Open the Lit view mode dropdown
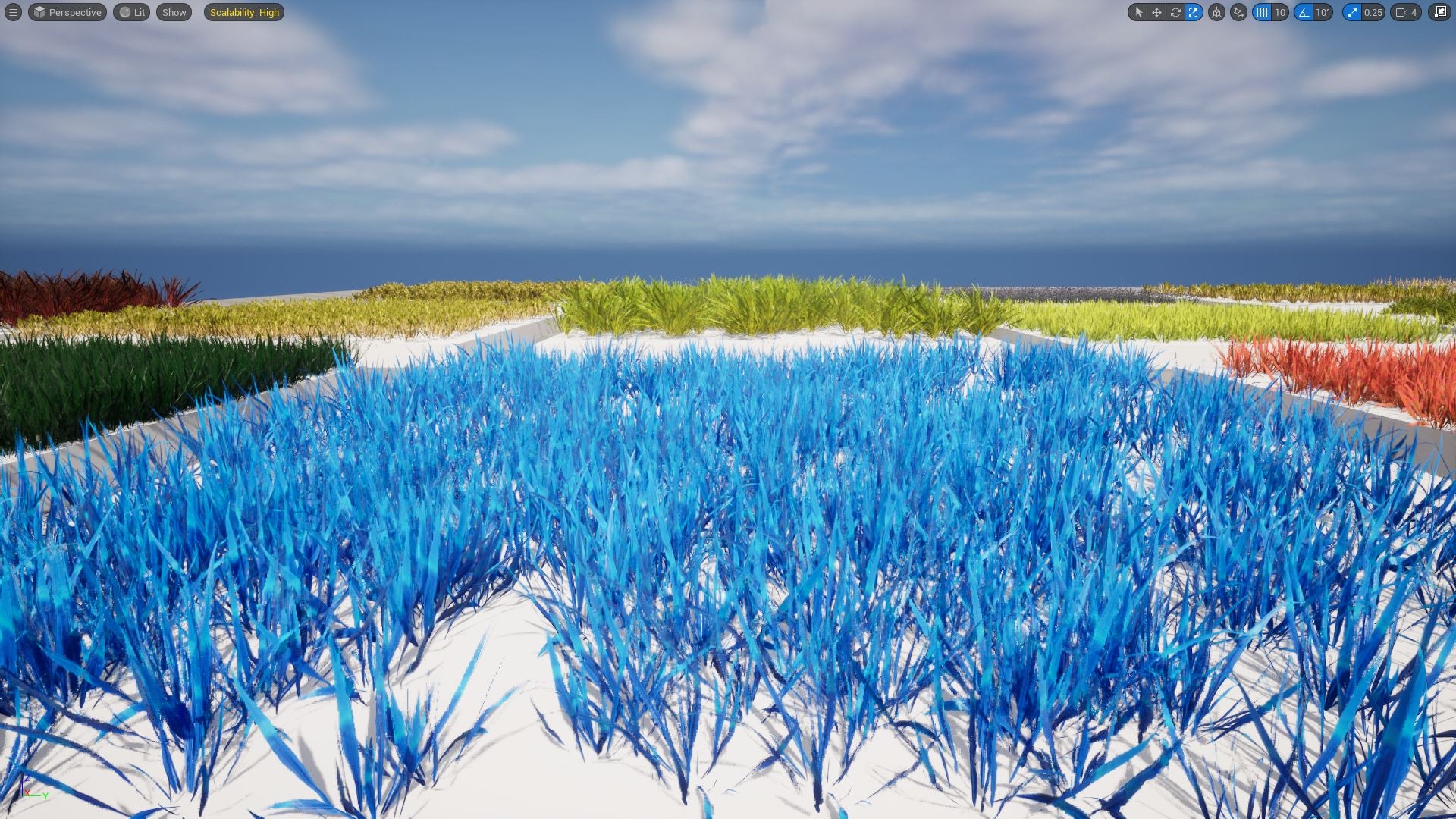1456x819 pixels. click(x=132, y=12)
